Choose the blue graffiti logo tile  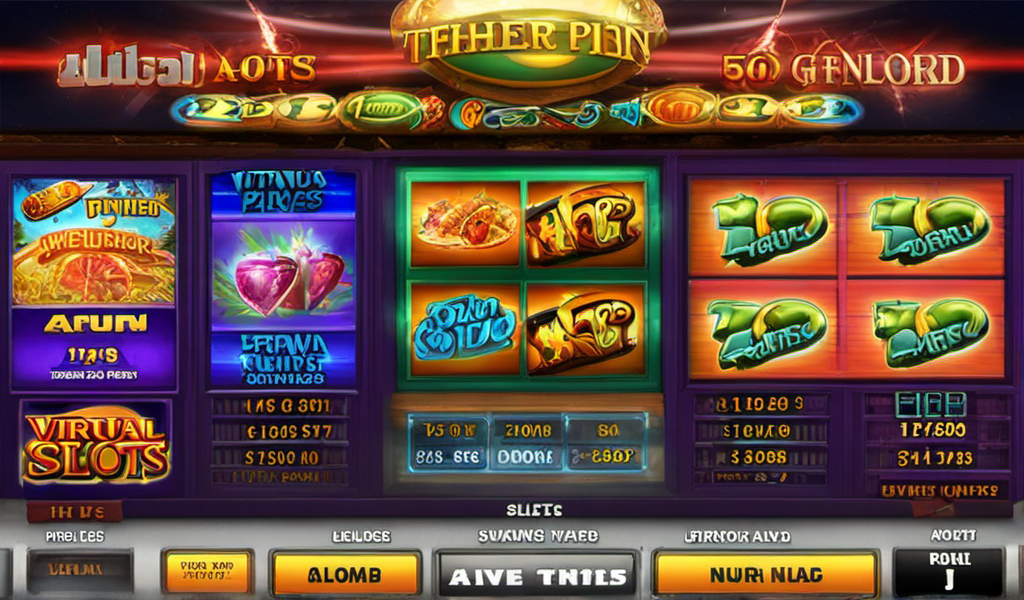[x=465, y=328]
